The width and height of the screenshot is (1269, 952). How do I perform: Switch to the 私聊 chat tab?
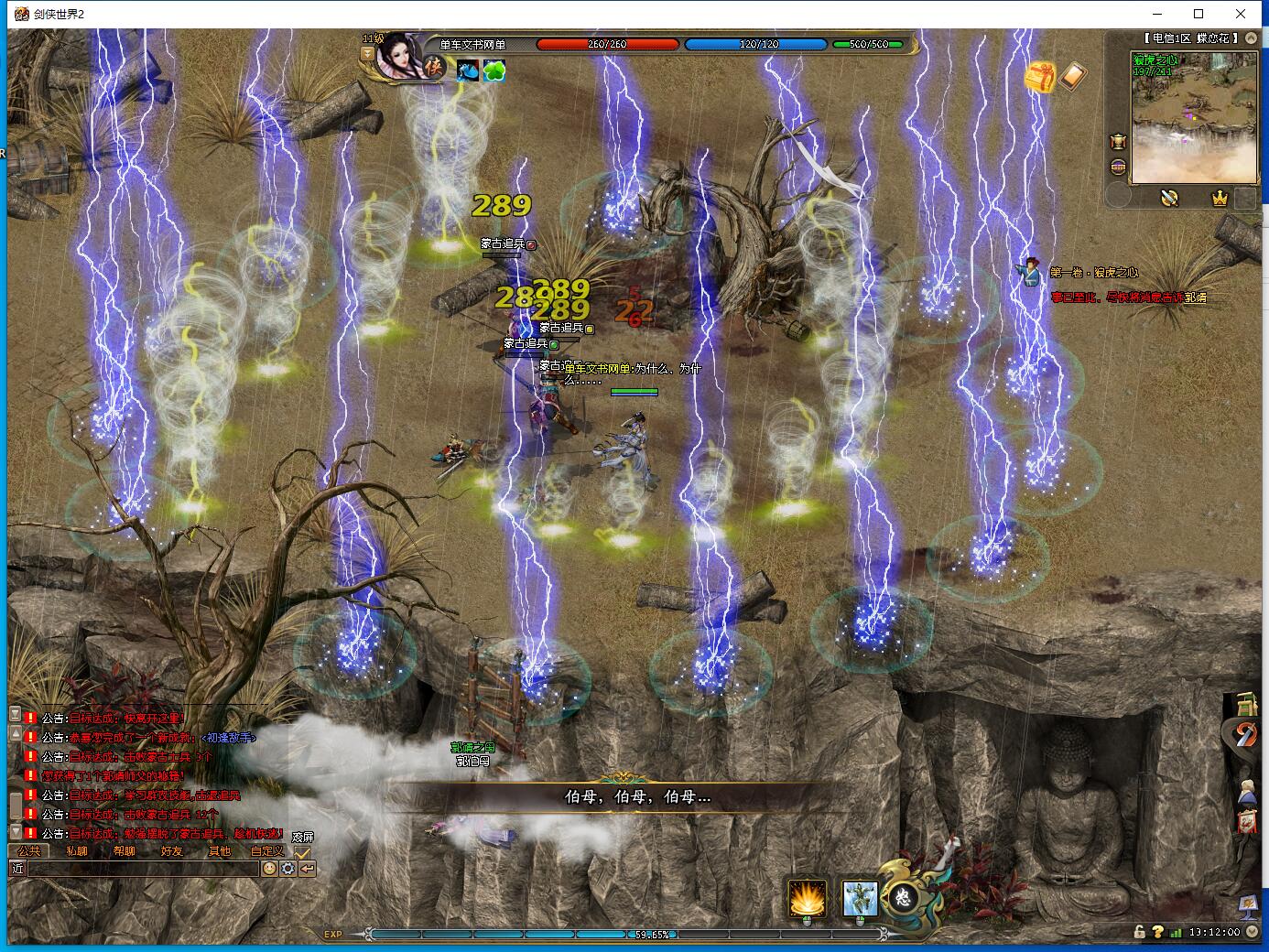coord(77,850)
